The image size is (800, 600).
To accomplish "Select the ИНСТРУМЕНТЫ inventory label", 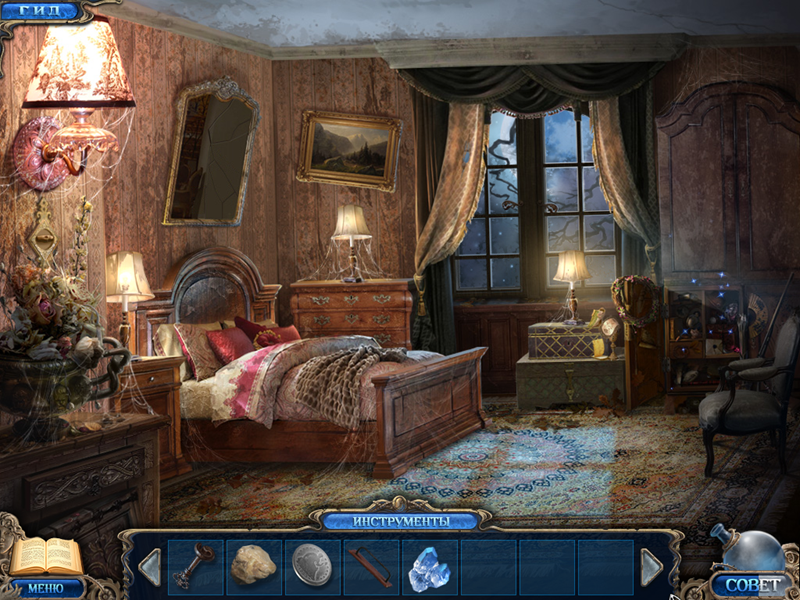I will pyautogui.click(x=400, y=521).
